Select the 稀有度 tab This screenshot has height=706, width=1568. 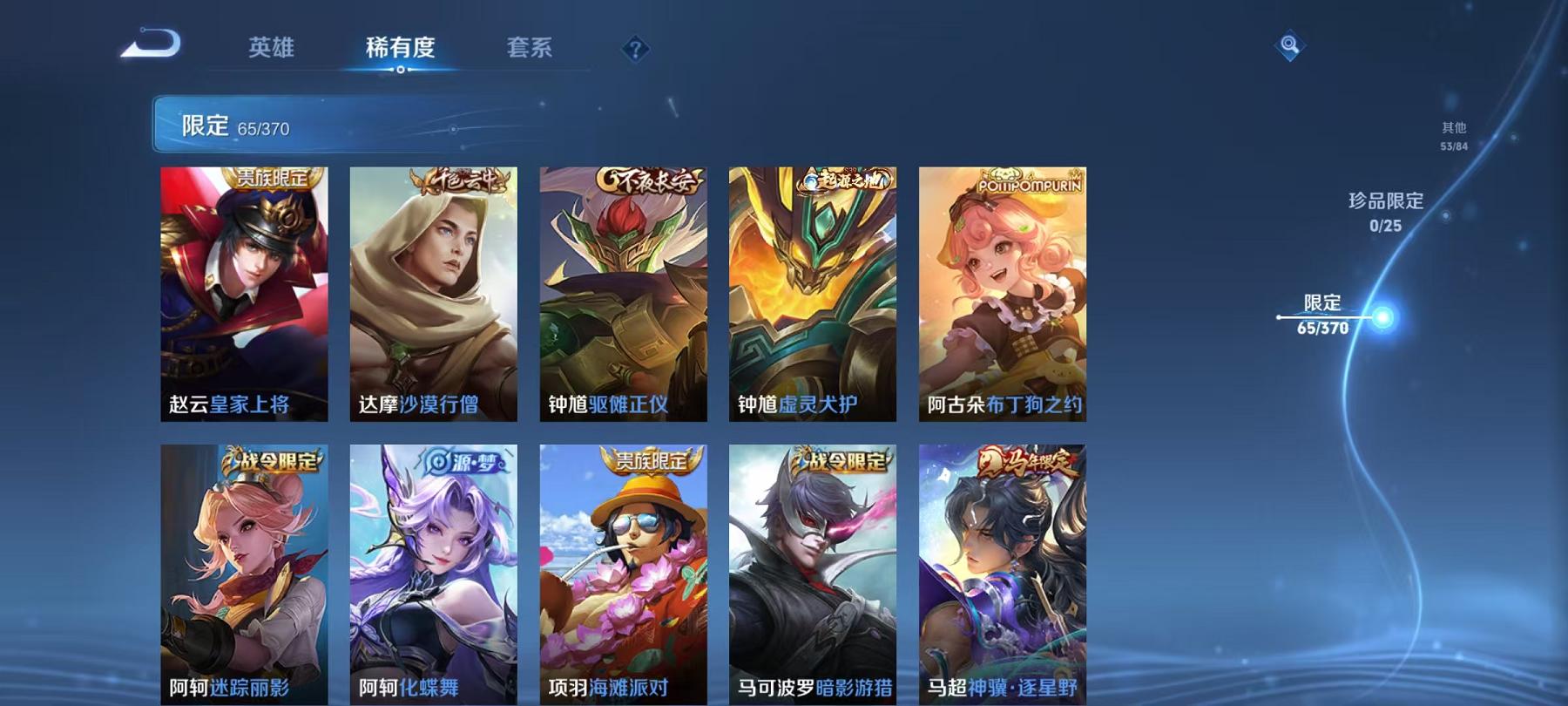[402, 50]
